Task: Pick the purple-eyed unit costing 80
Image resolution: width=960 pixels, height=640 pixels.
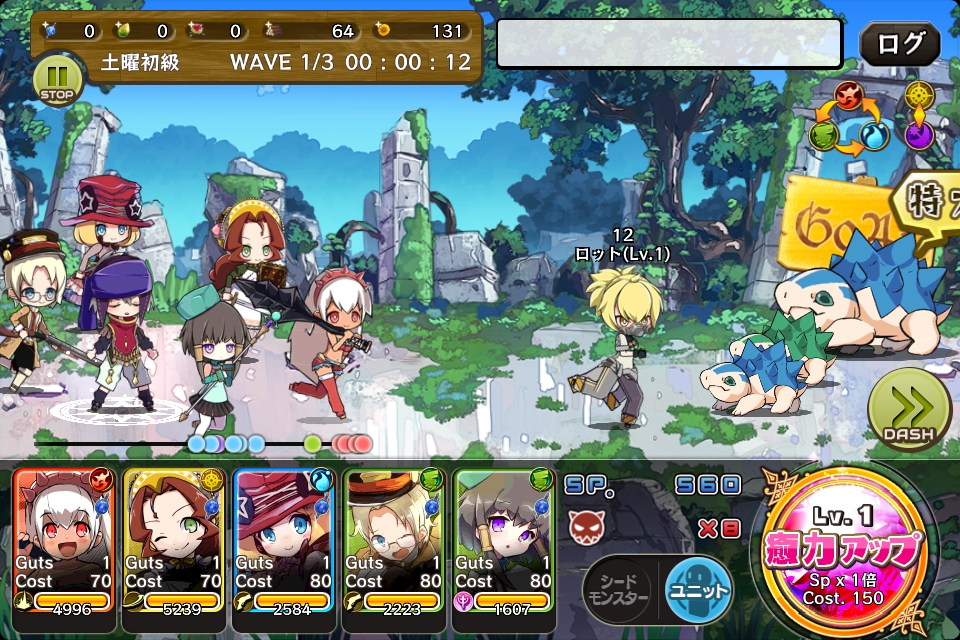Action: click(504, 538)
